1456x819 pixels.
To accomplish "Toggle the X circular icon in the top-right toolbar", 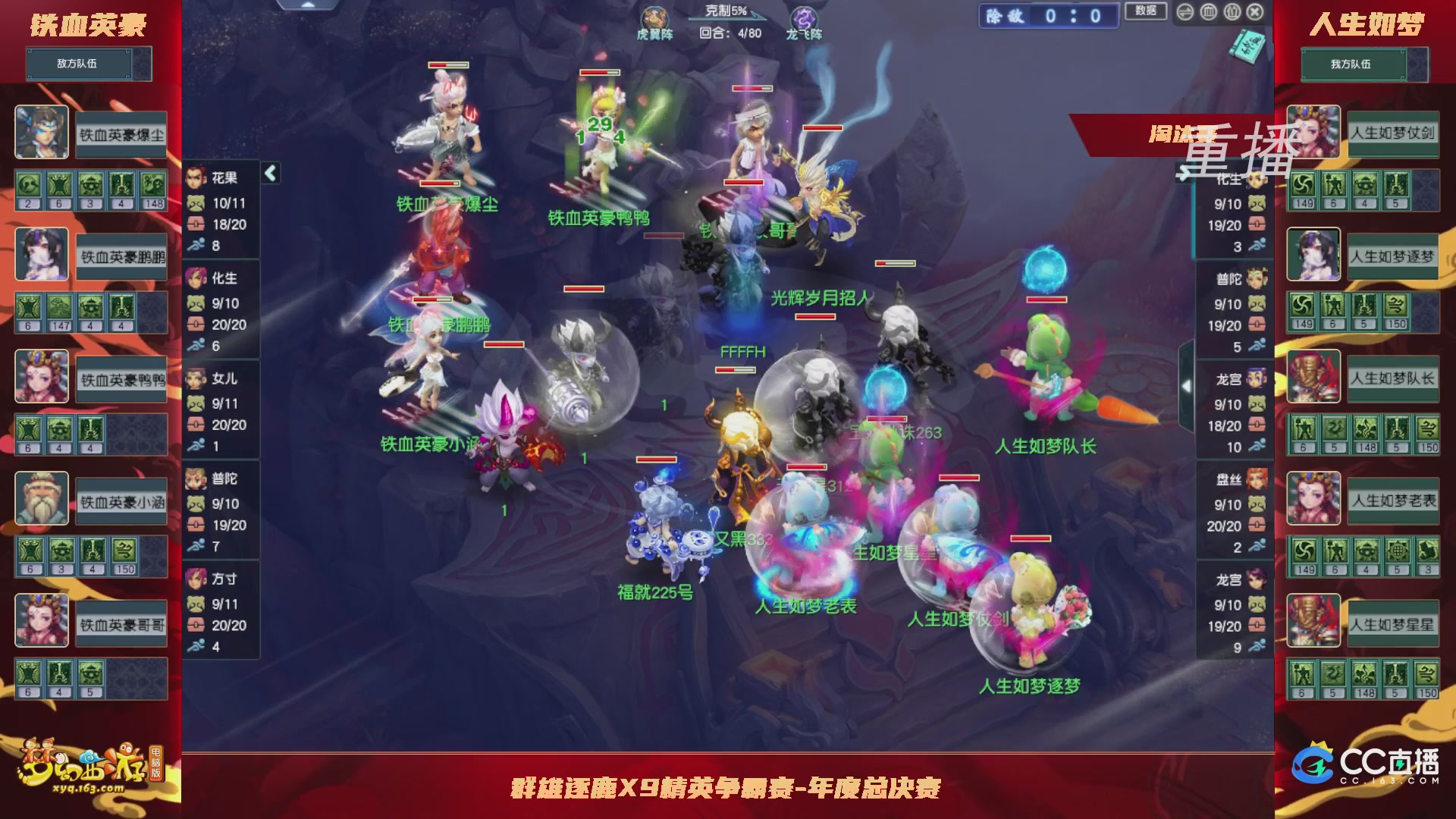I will tap(1255, 13).
